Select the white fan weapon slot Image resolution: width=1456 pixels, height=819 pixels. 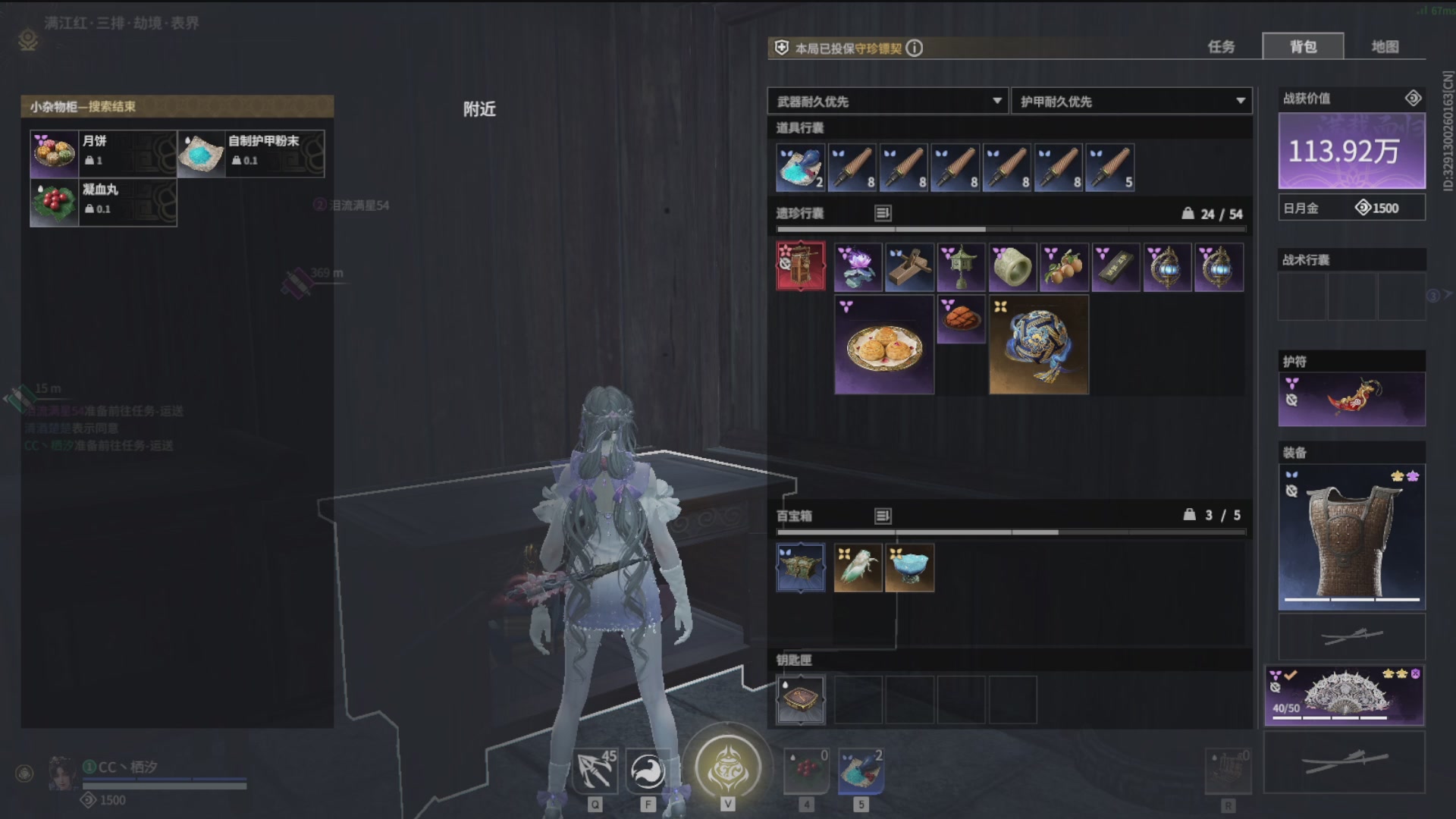[x=1344, y=695]
